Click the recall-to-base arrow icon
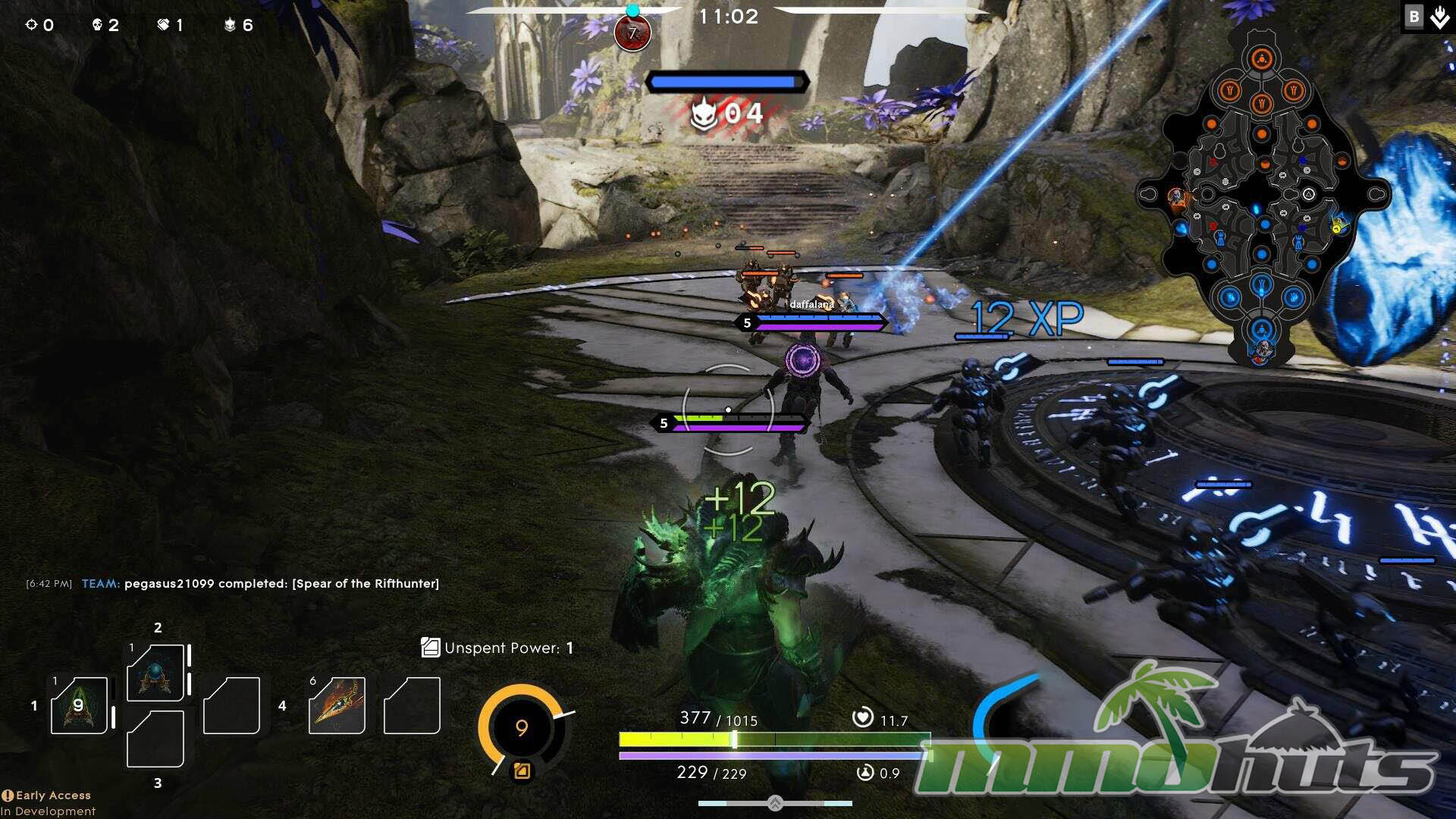Image resolution: width=1456 pixels, height=819 pixels. click(x=1439, y=17)
